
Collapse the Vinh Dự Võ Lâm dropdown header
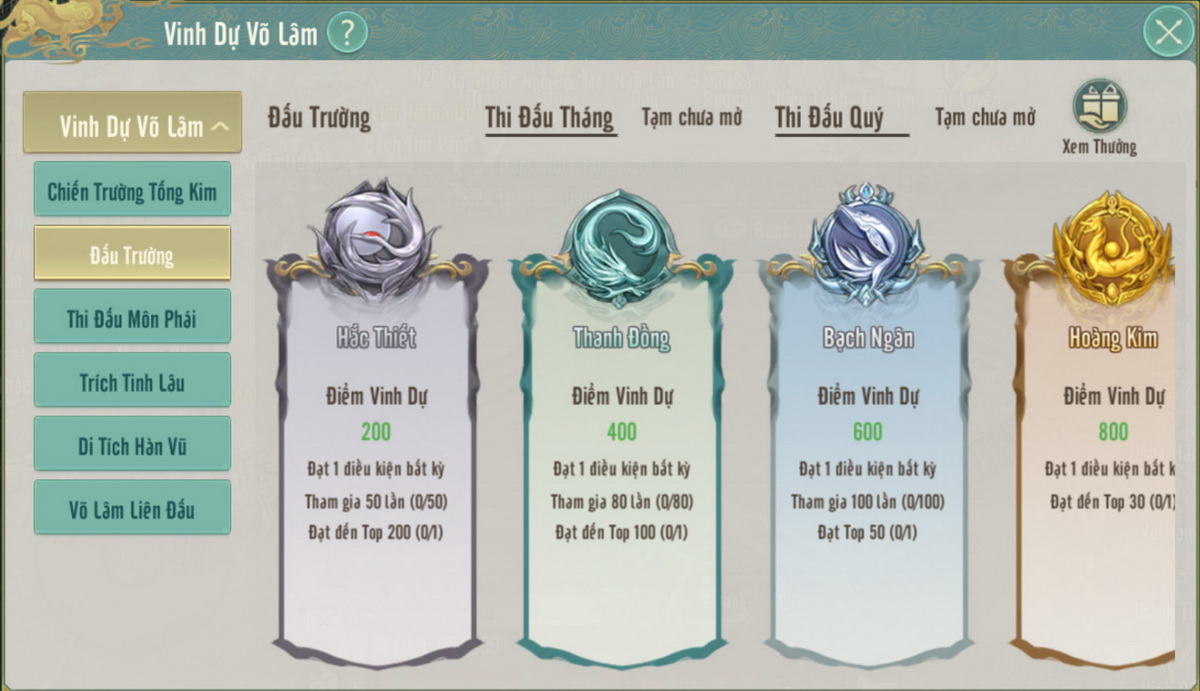coord(132,124)
